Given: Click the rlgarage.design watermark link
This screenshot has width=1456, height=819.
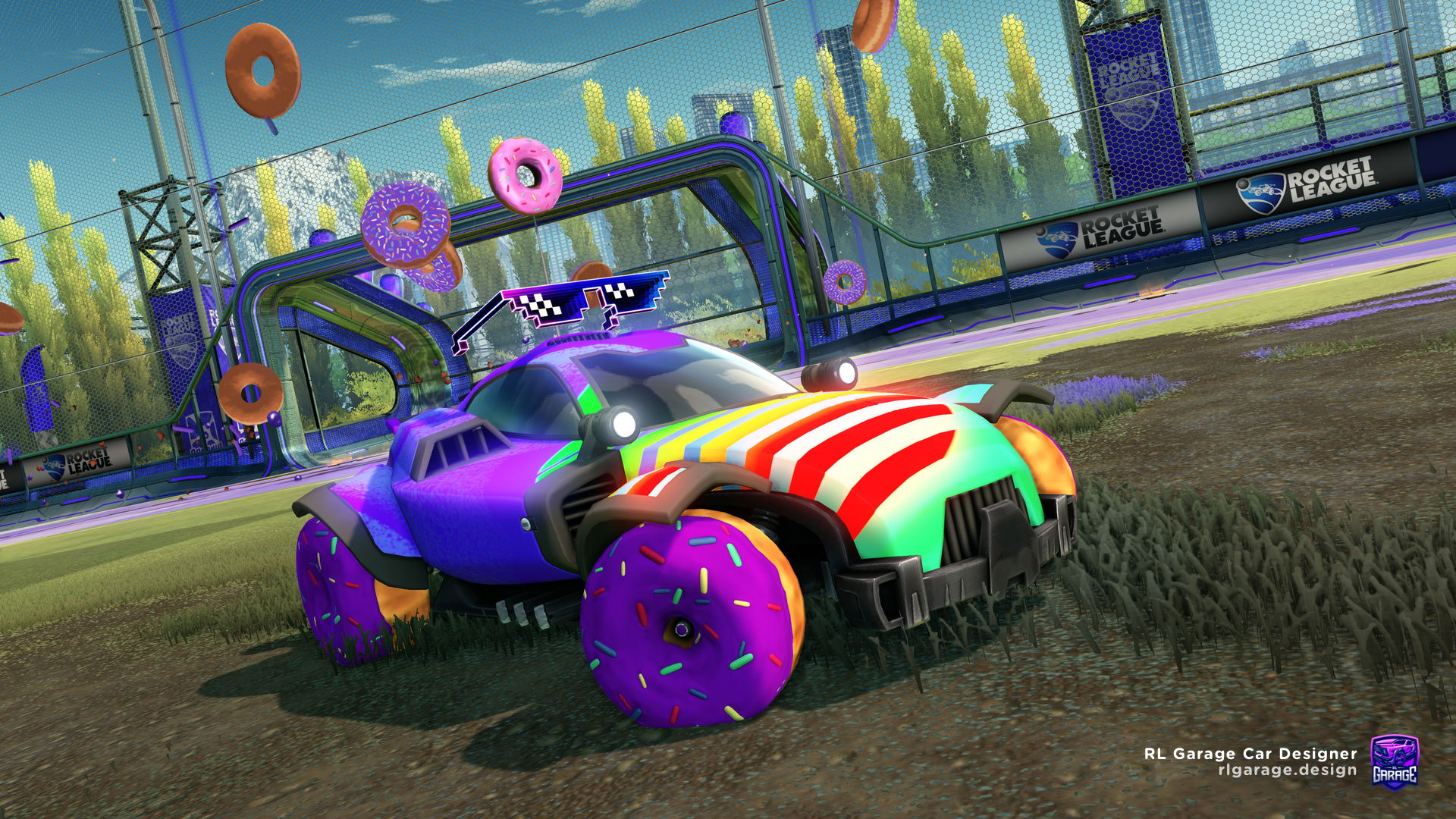Looking at the screenshot, I should coord(1287,770).
